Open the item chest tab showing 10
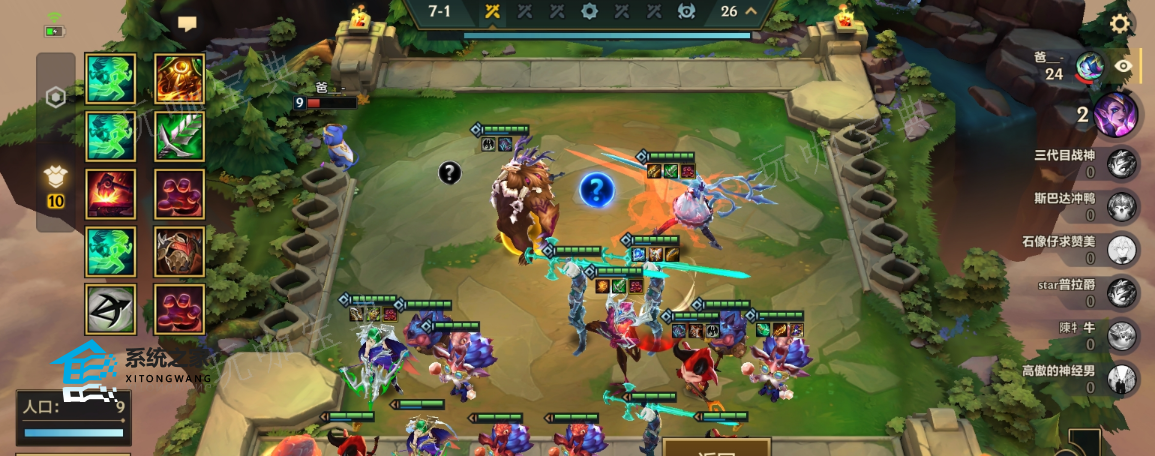1155x456 pixels. click(x=56, y=185)
